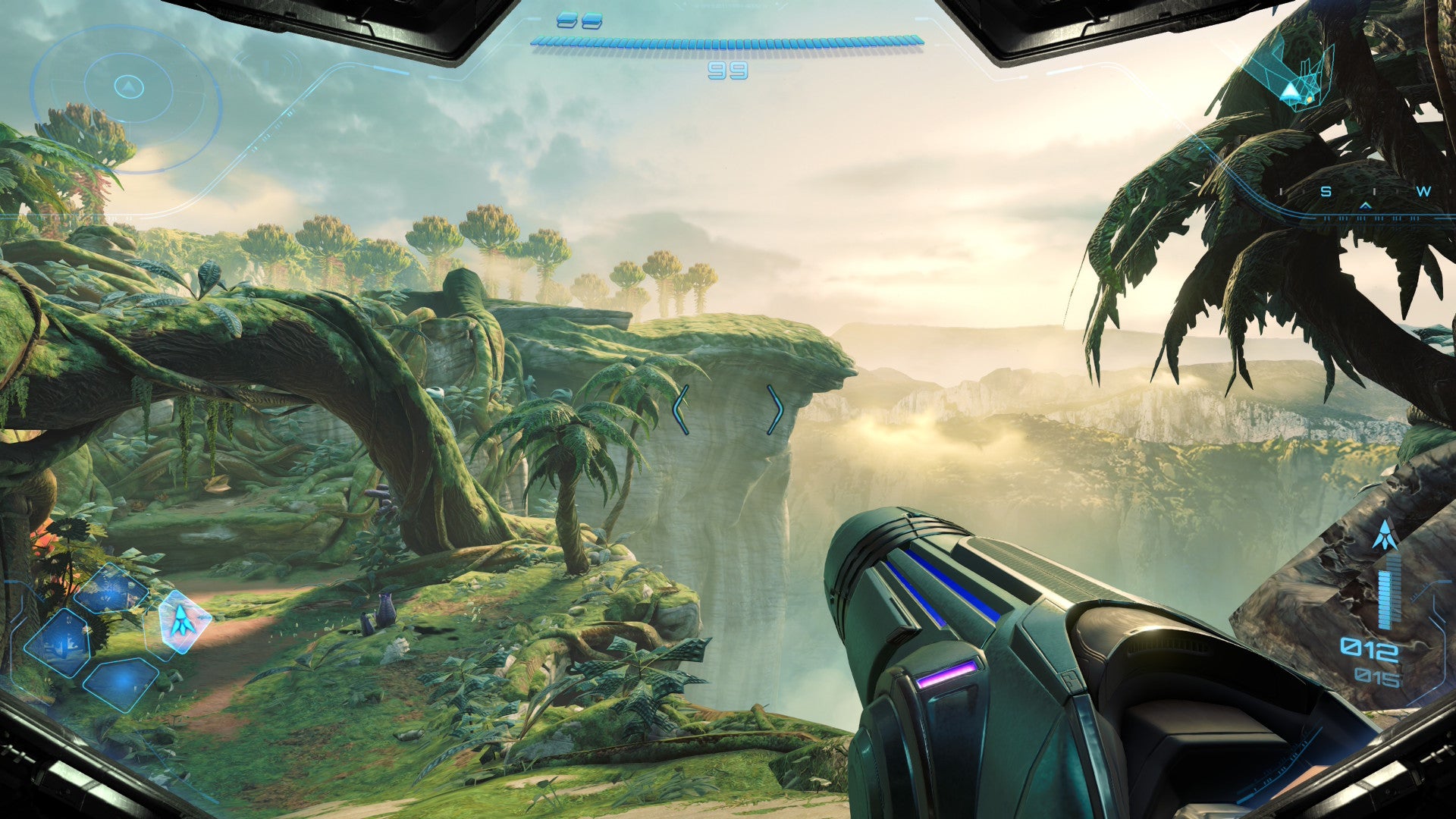Click the circular enemy radar

pos(127,87)
